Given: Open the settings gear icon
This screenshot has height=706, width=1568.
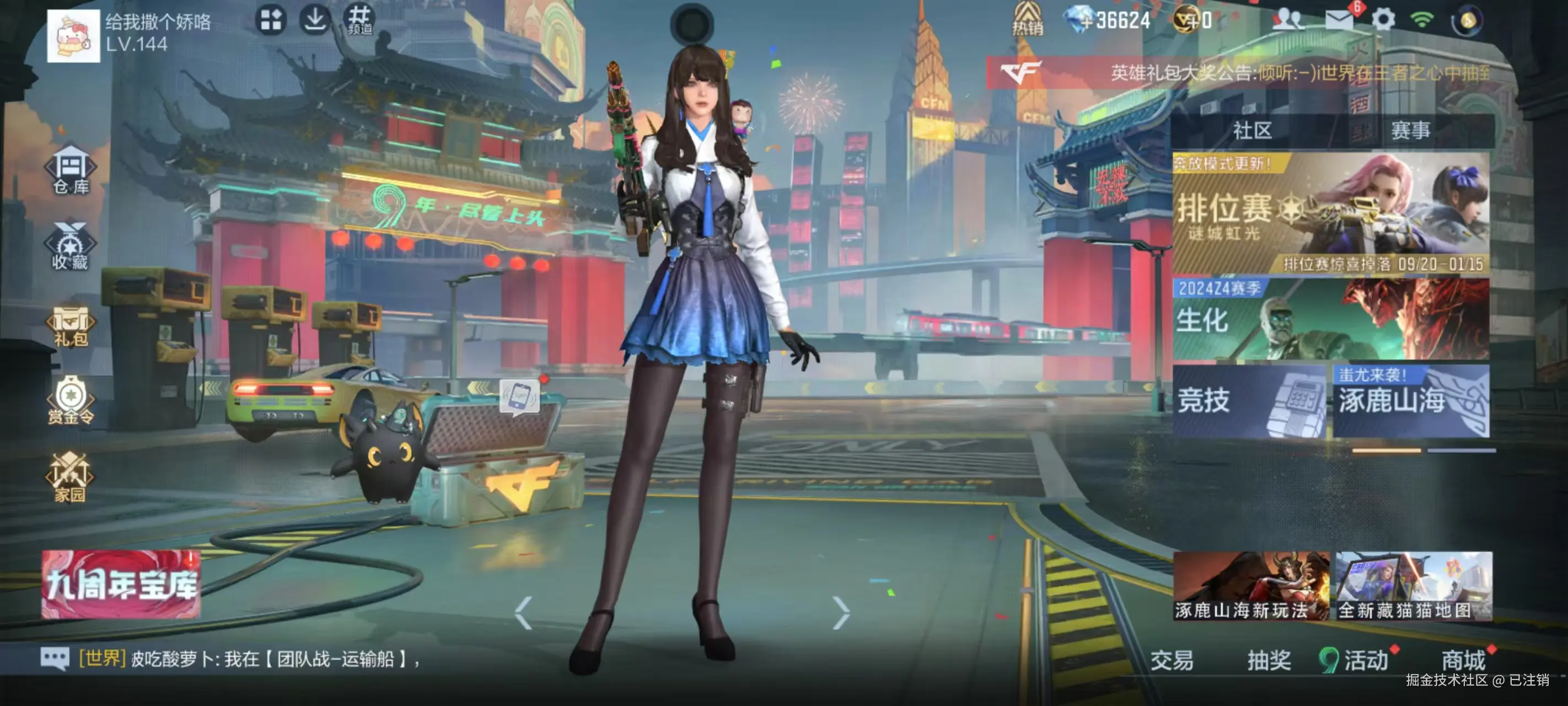Looking at the screenshot, I should [1383, 20].
